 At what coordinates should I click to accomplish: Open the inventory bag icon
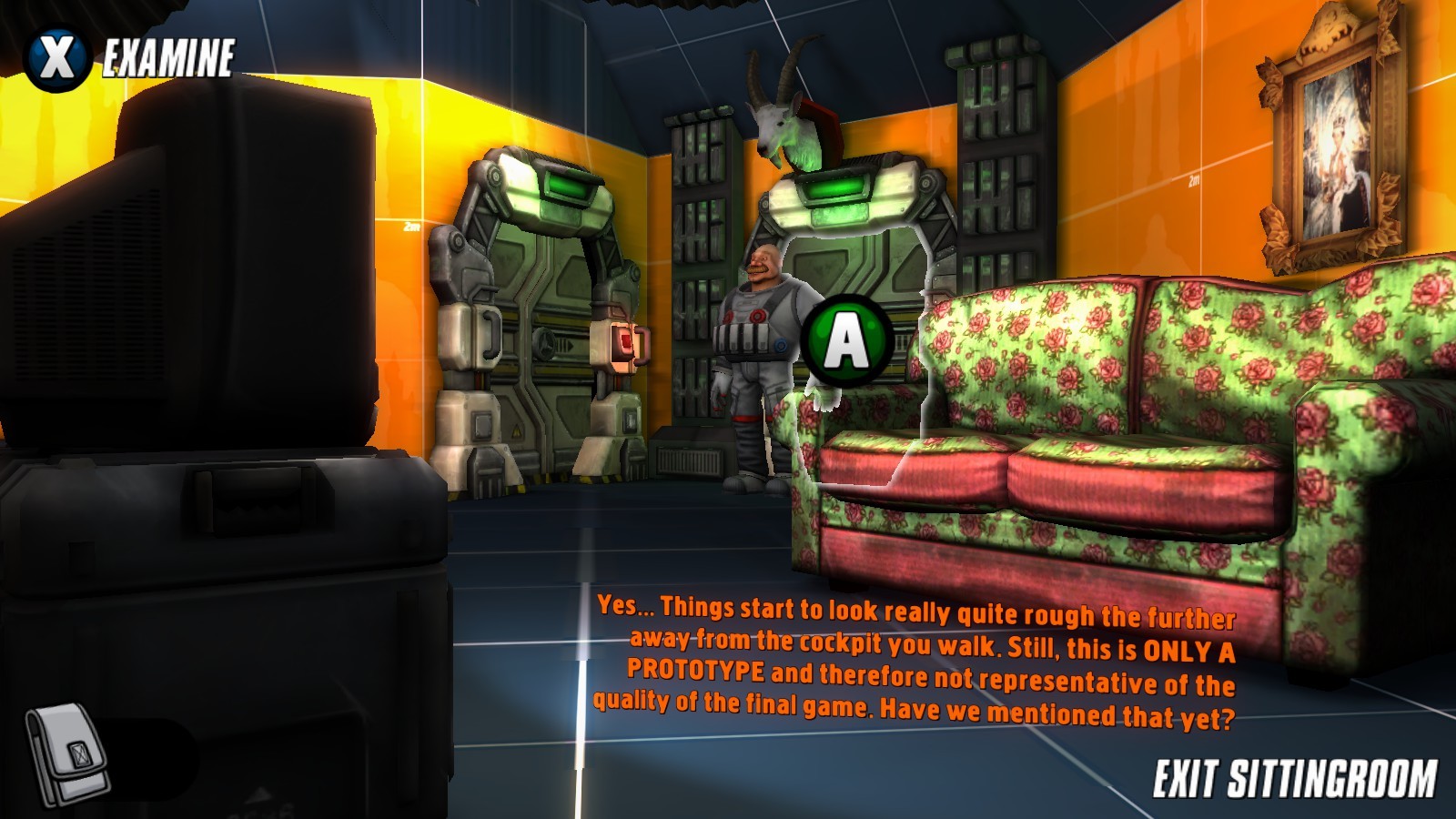pyautogui.click(x=66, y=753)
